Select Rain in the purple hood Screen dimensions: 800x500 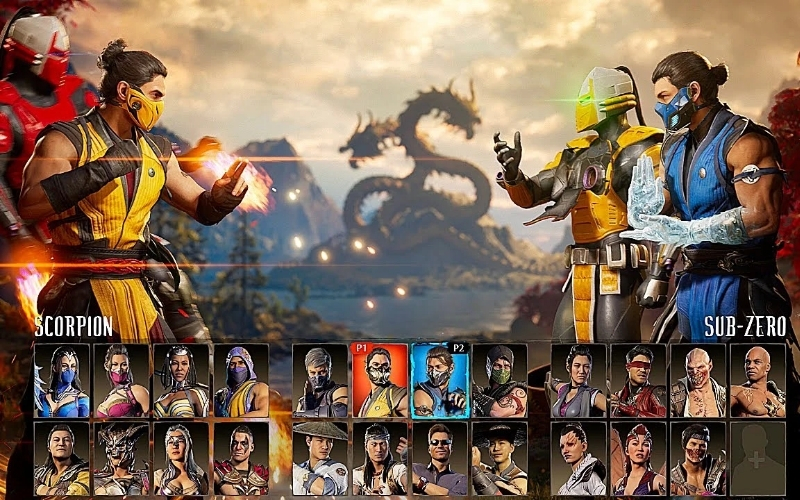point(241,381)
